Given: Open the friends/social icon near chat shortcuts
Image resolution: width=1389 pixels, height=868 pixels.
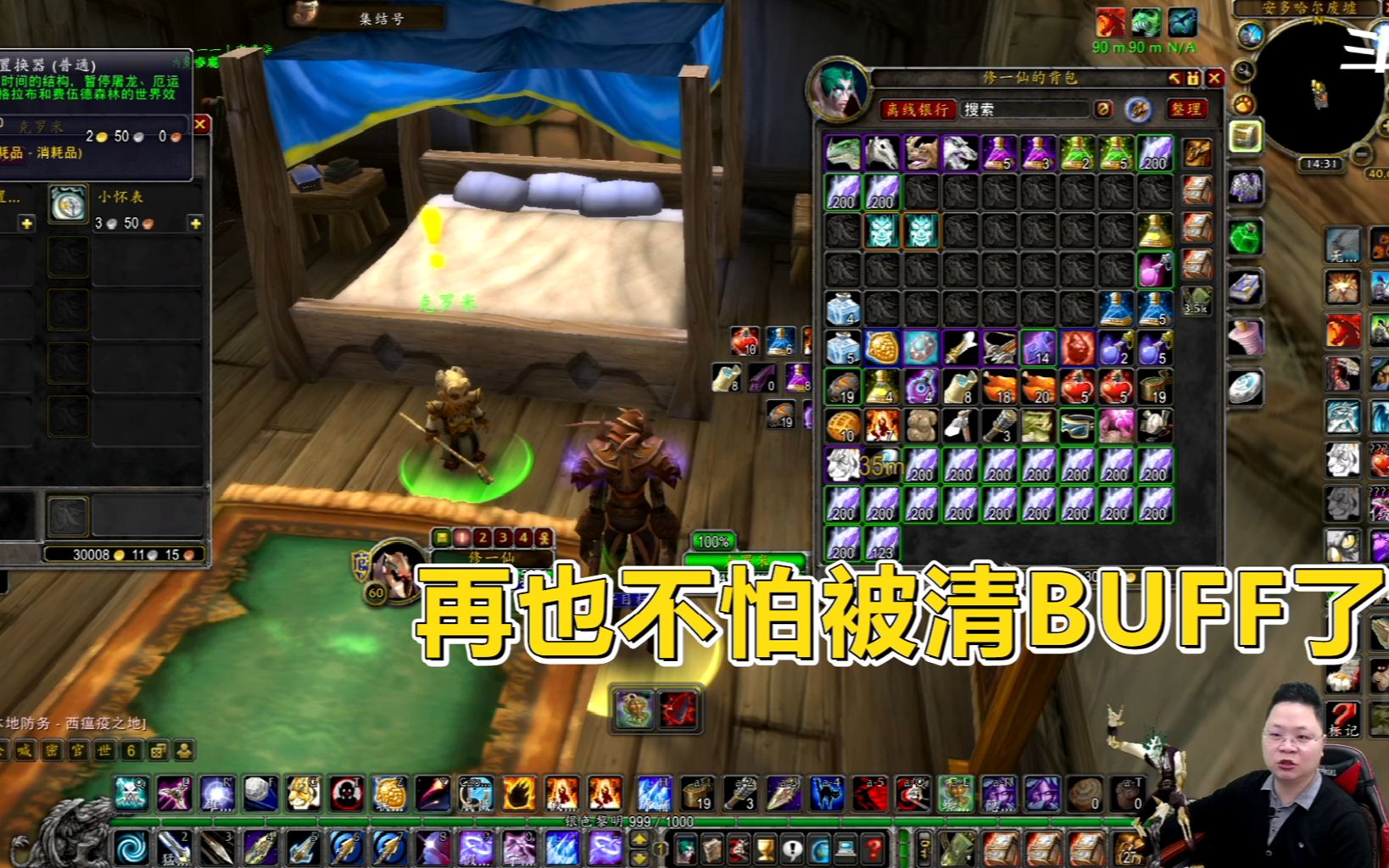Looking at the screenshot, I should pyautogui.click(x=183, y=749).
